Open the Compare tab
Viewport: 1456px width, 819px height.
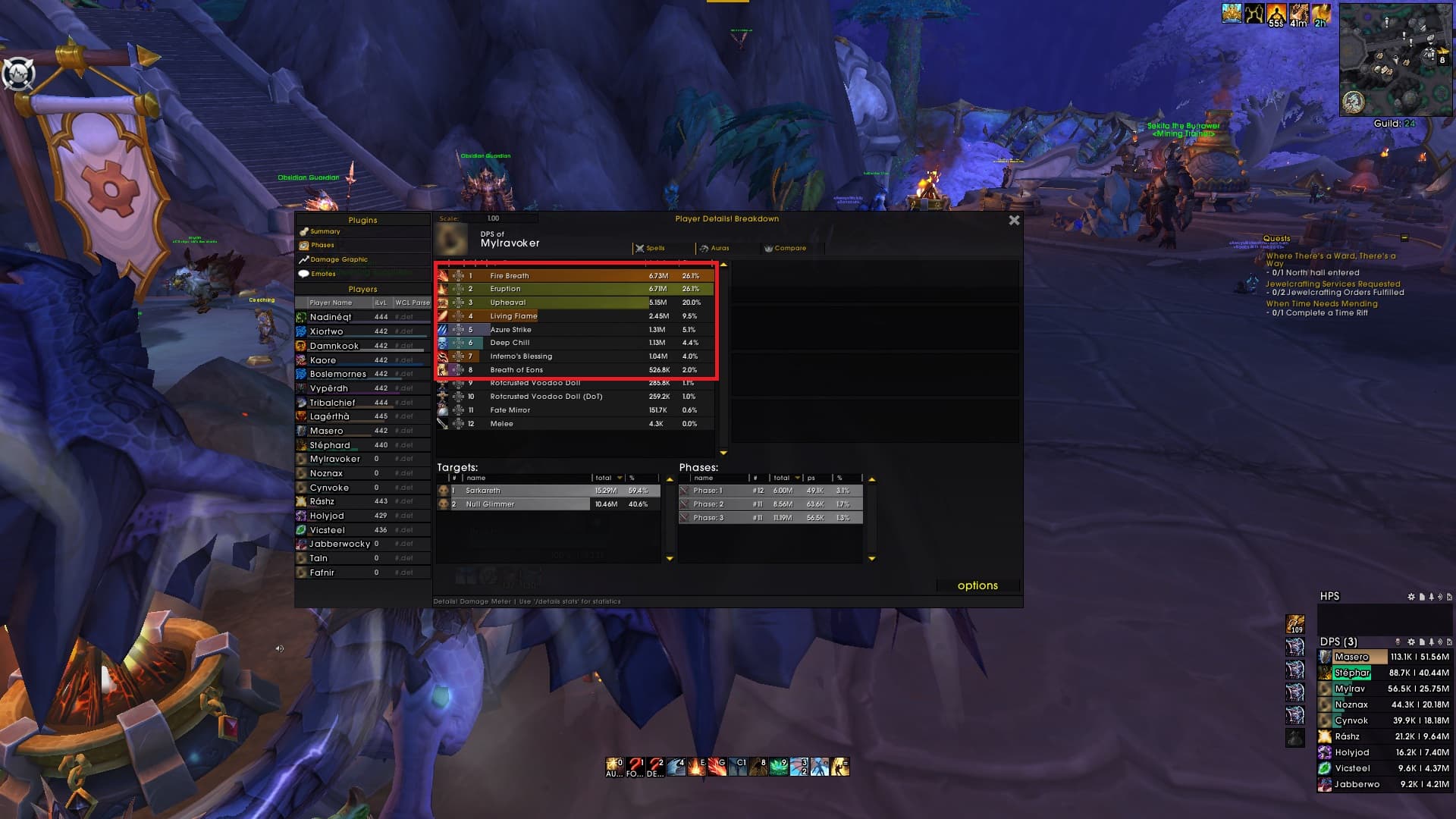[x=786, y=248]
